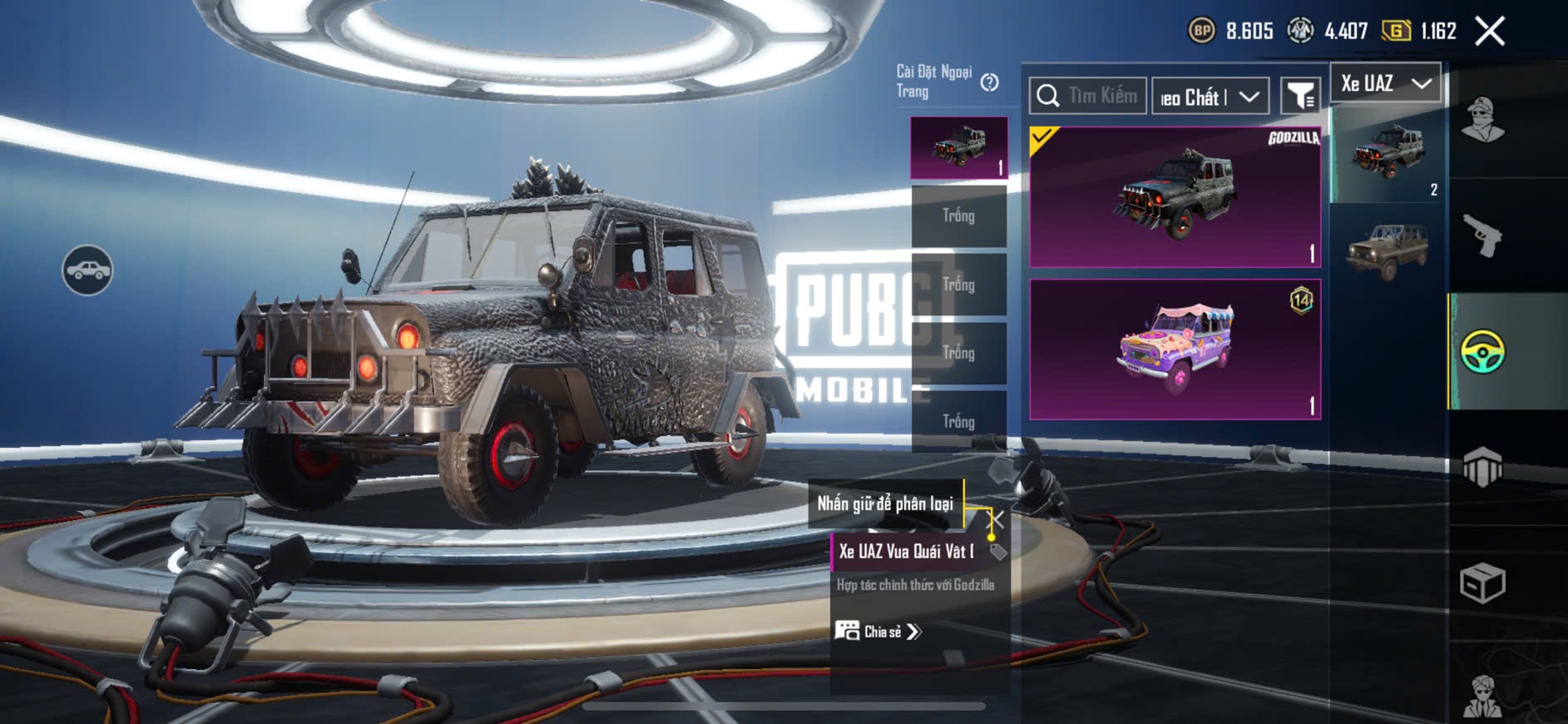This screenshot has height=724, width=1568.
Task: Select the steering wheel vehicles category
Action: pos(1482,351)
